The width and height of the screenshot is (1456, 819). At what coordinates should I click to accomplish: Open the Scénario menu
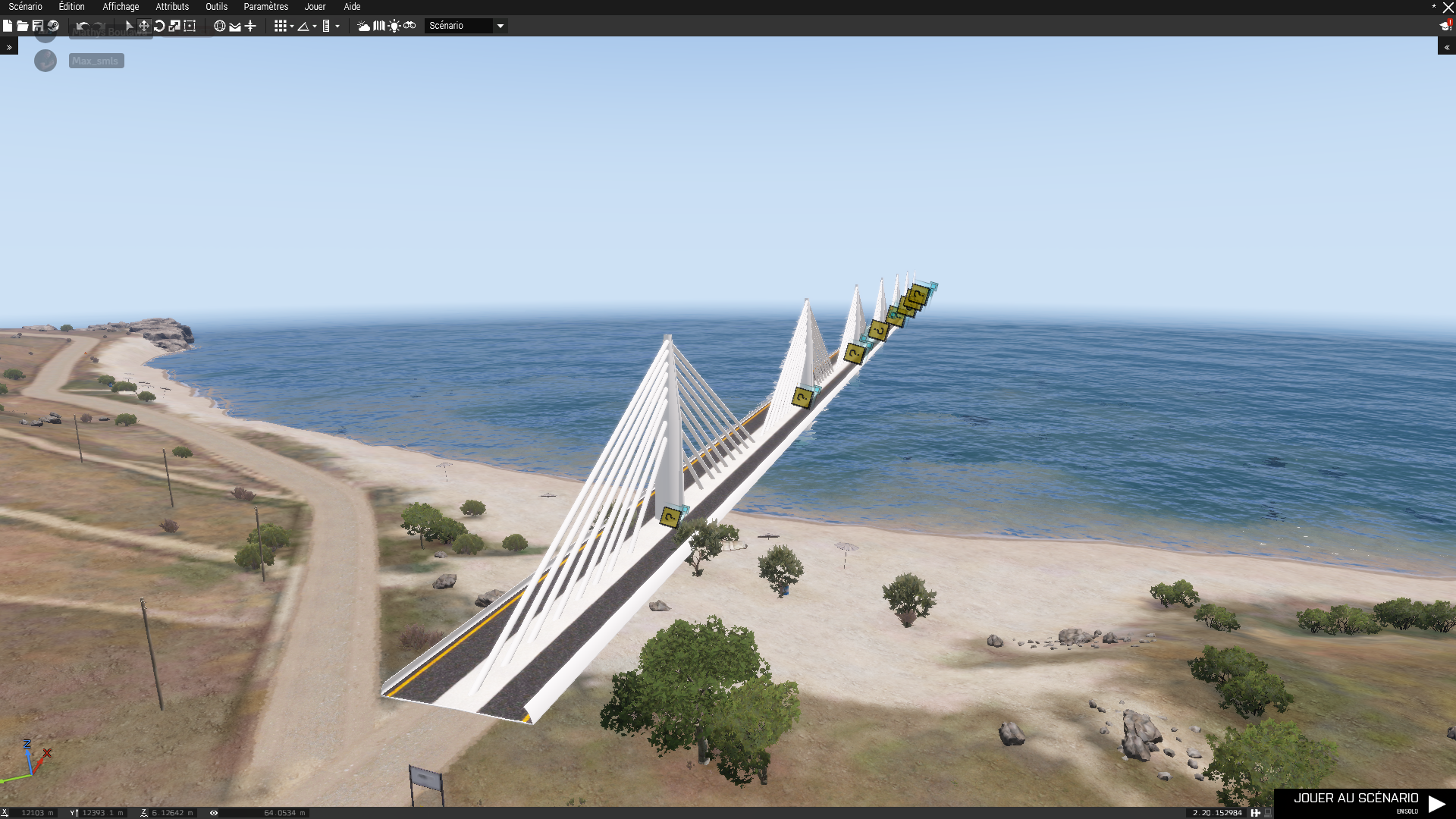[x=25, y=7]
